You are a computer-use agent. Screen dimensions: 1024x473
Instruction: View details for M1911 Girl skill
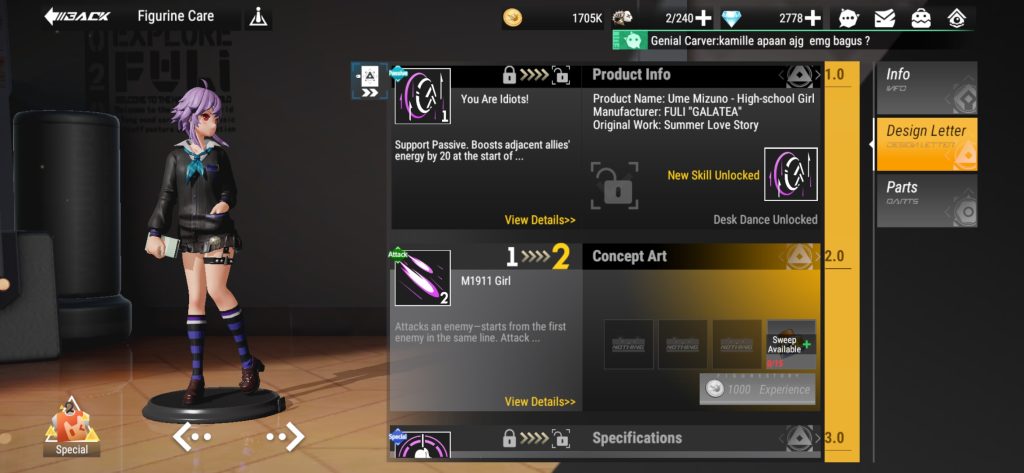click(540, 402)
